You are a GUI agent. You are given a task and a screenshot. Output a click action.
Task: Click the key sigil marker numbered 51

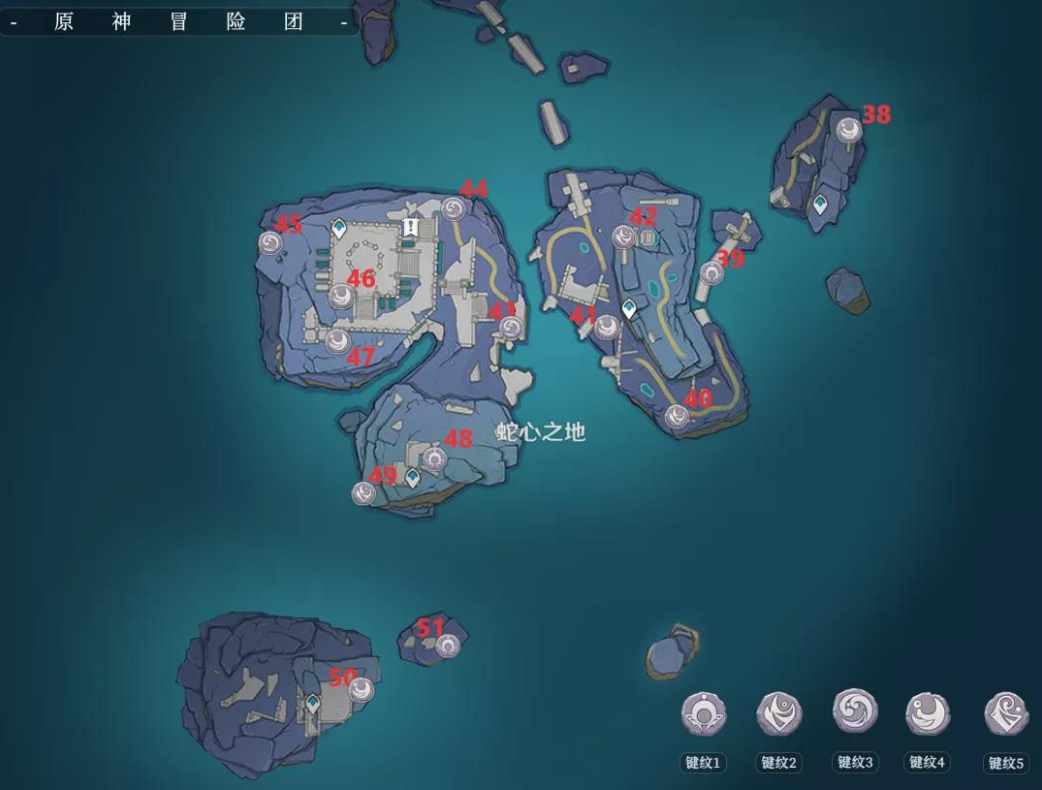click(447, 646)
